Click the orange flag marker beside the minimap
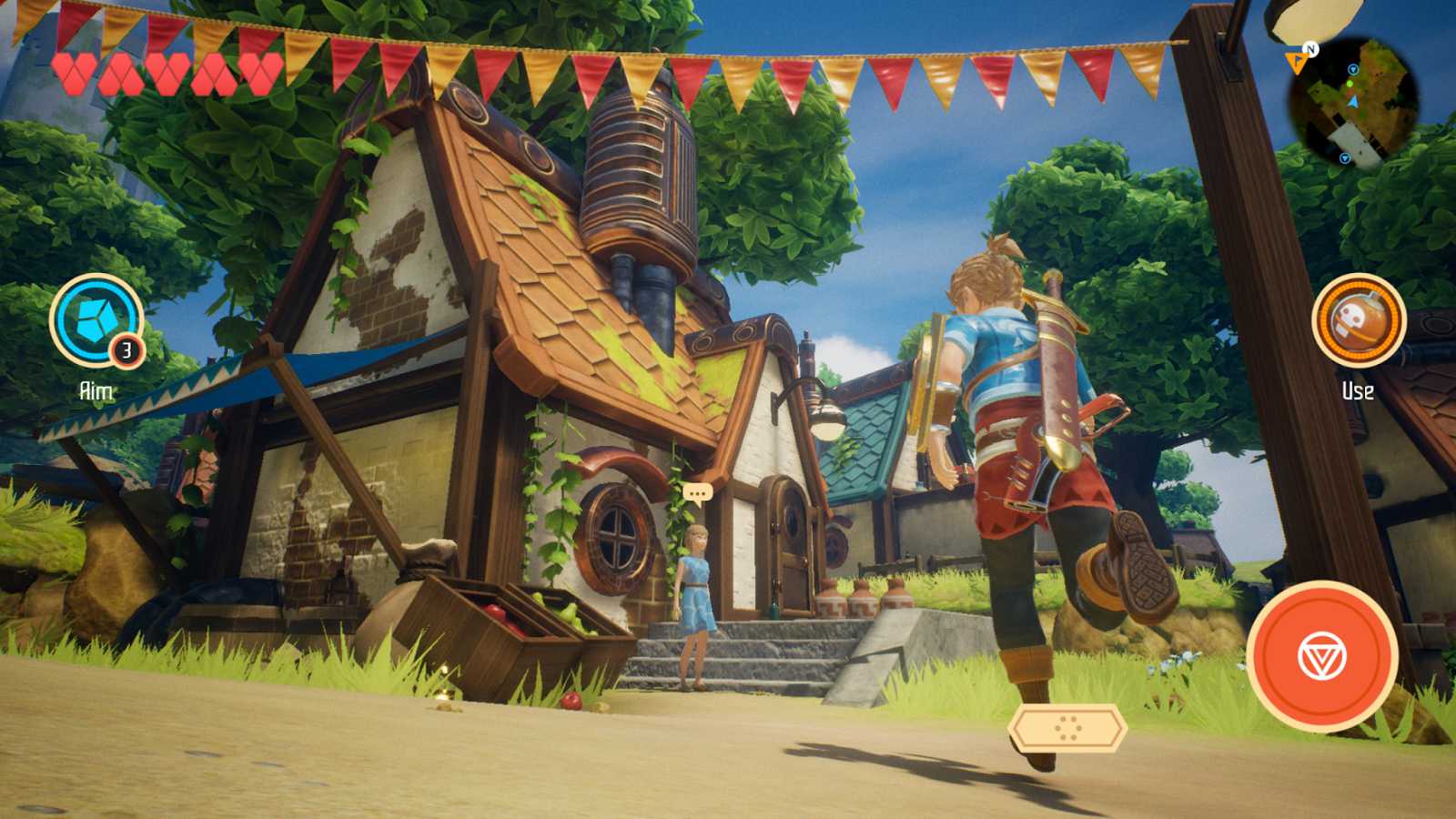Screen dimensions: 1456x819 point(1297,63)
